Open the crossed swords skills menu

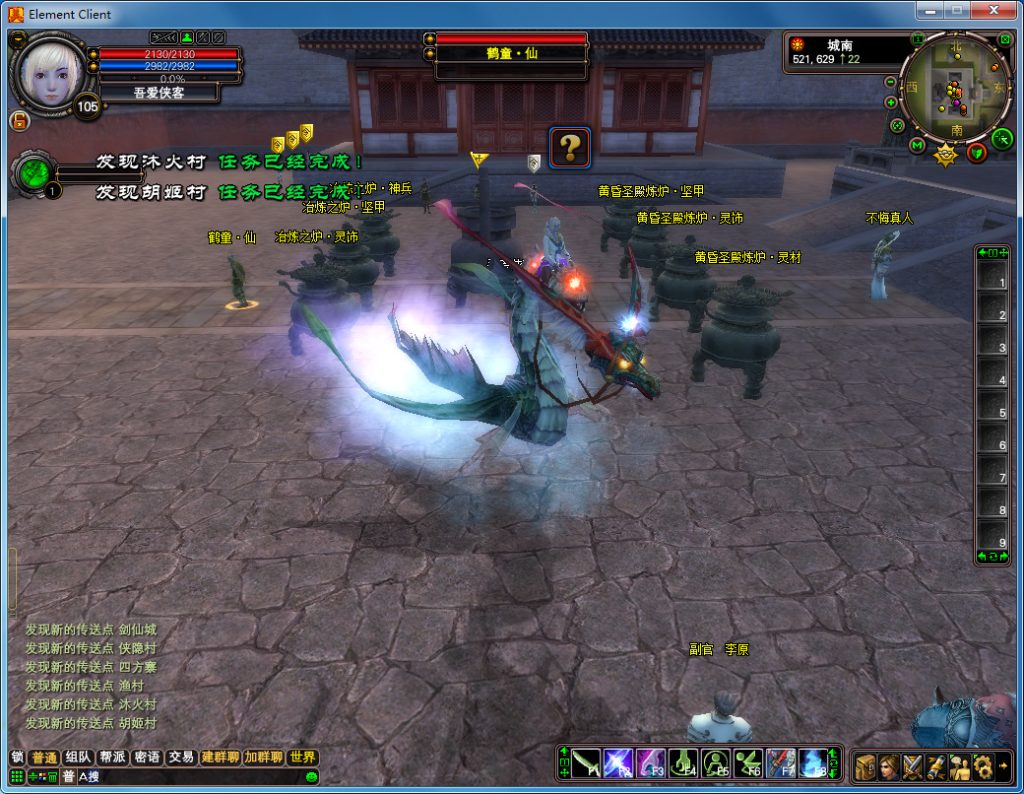pos(913,767)
